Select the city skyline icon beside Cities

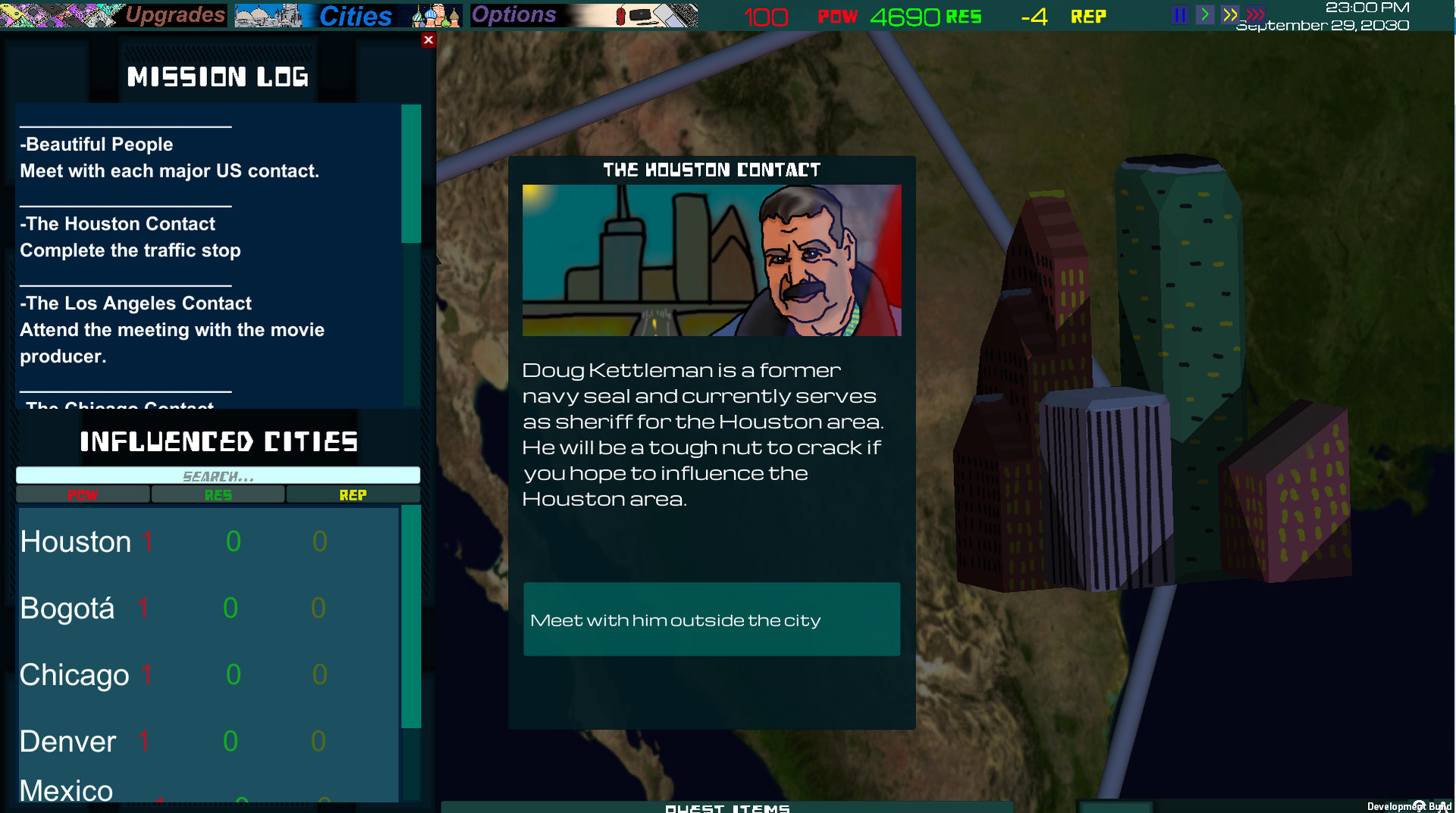[265, 14]
